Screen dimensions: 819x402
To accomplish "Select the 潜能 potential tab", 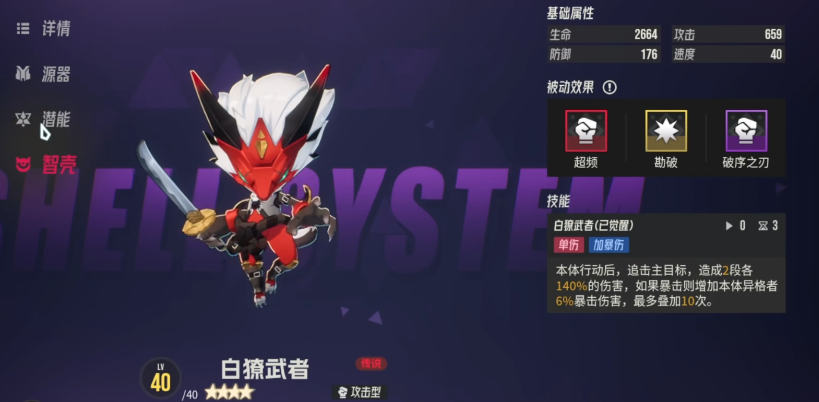I will pyautogui.click(x=45, y=119).
